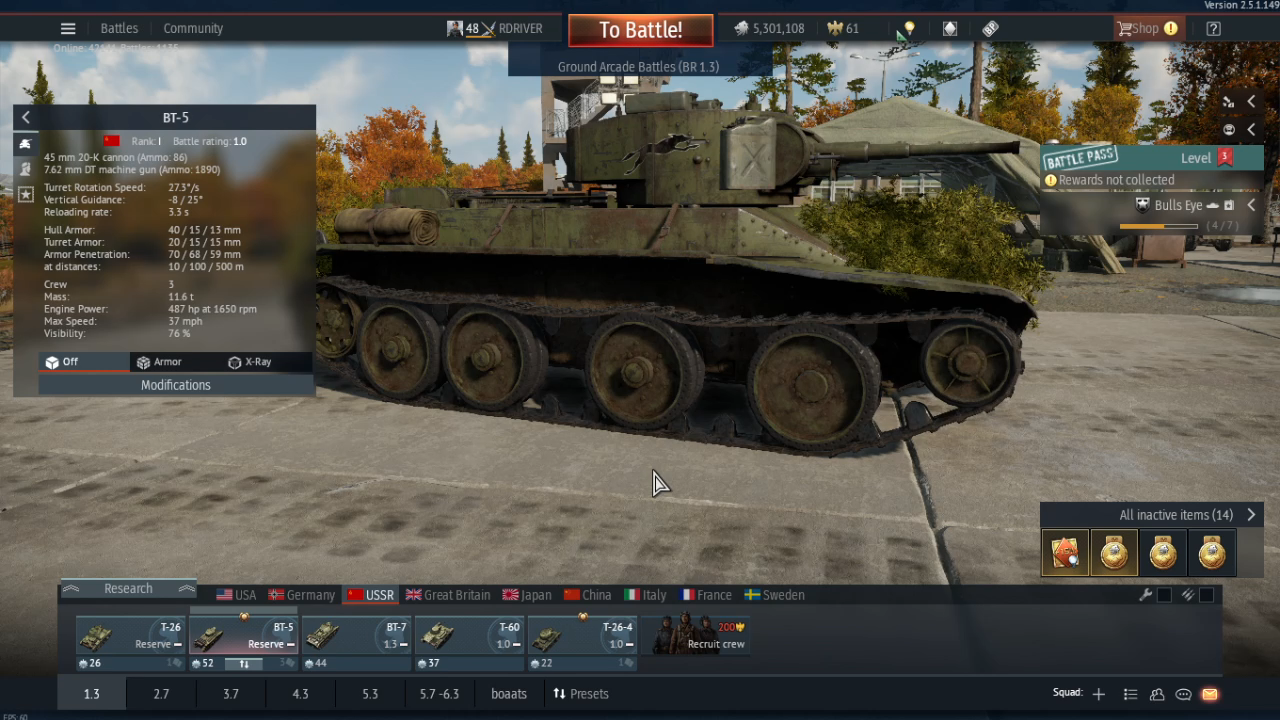The width and height of the screenshot is (1280, 720).
Task: Select Ground Arcade Battles game mode
Action: click(638, 67)
